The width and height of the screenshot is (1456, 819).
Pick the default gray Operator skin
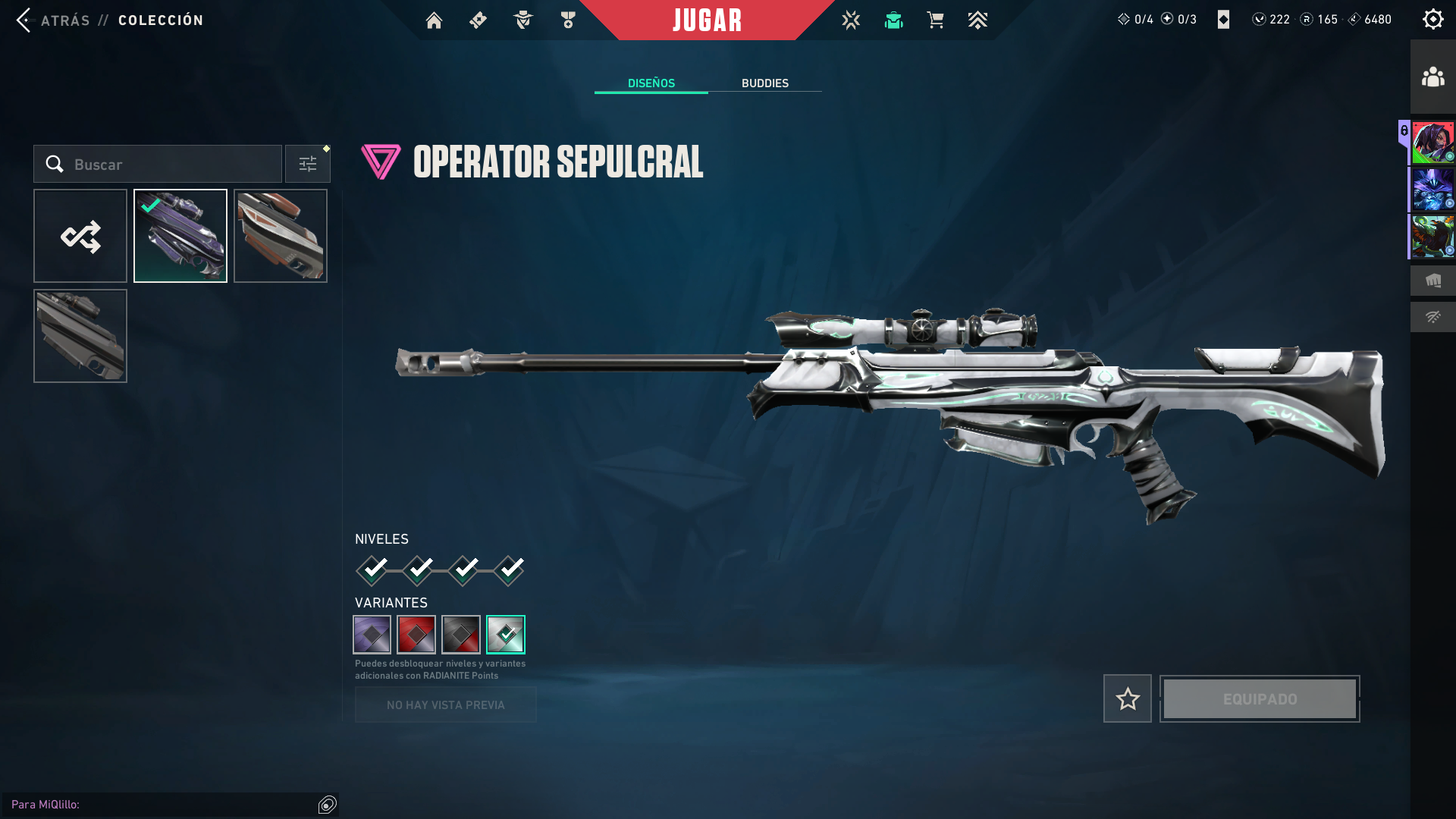[80, 336]
